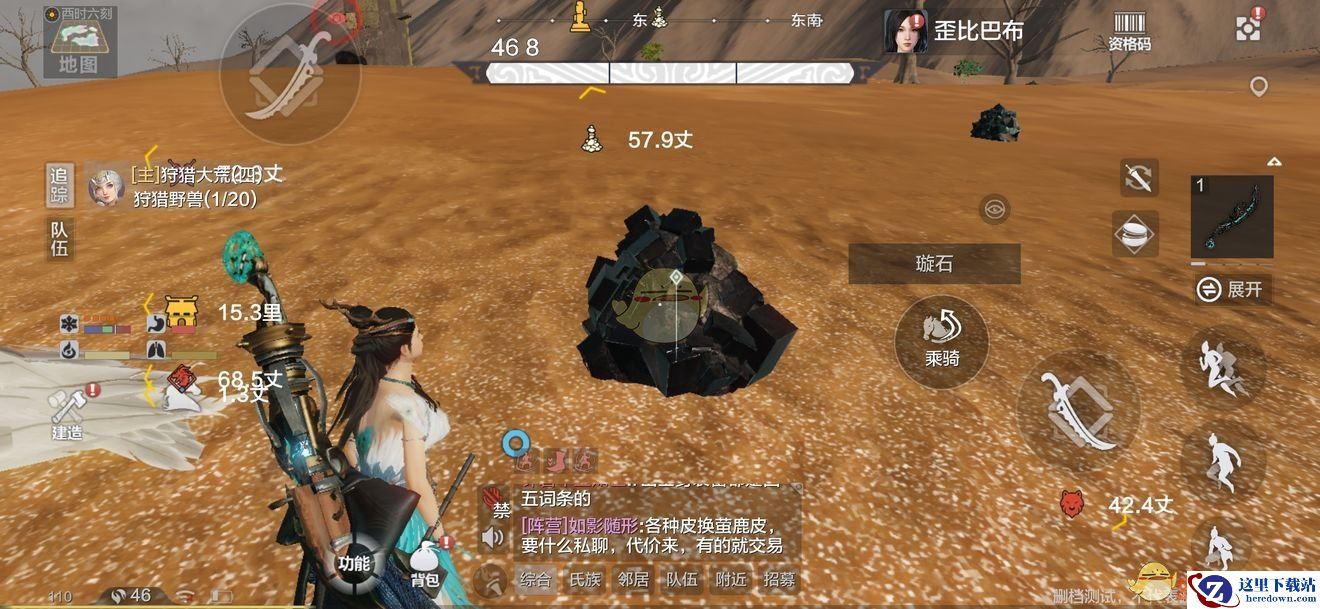
Task: Open the 背包 backpack
Action: pos(425,566)
